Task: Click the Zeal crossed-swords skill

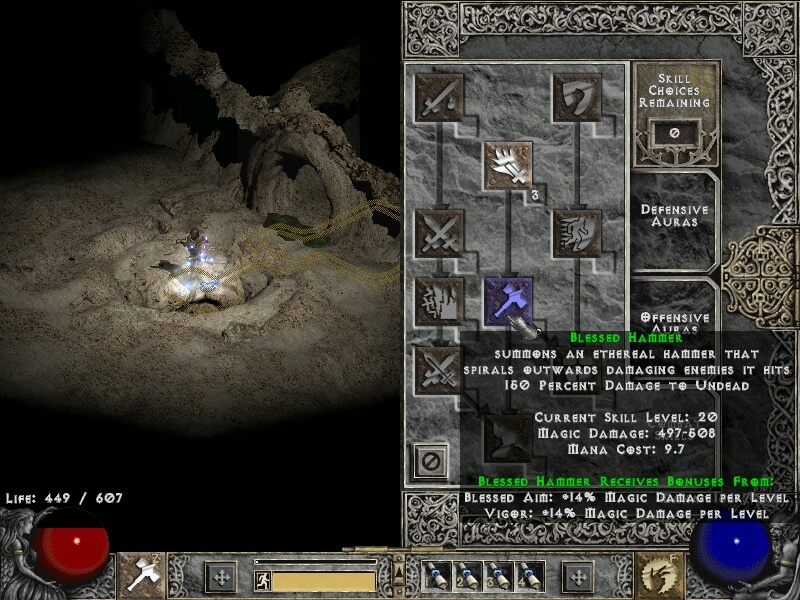Action: pyautogui.click(x=439, y=233)
